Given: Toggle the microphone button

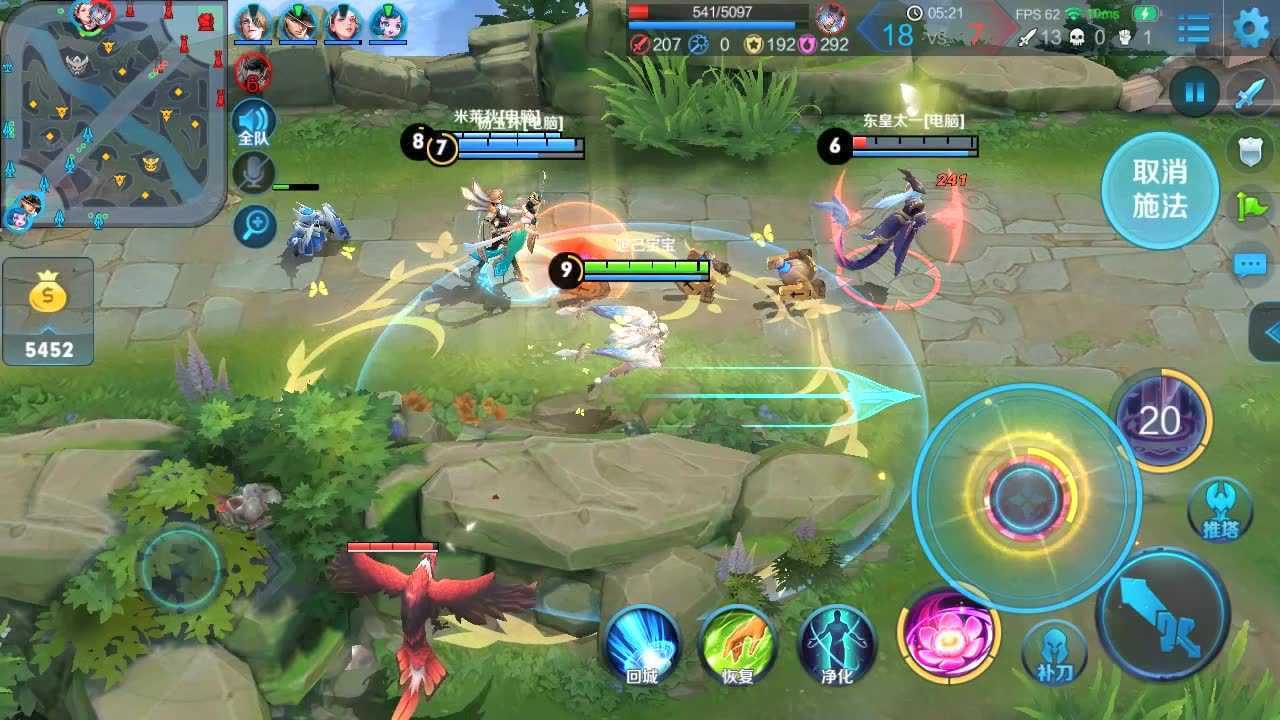Looking at the screenshot, I should [254, 173].
